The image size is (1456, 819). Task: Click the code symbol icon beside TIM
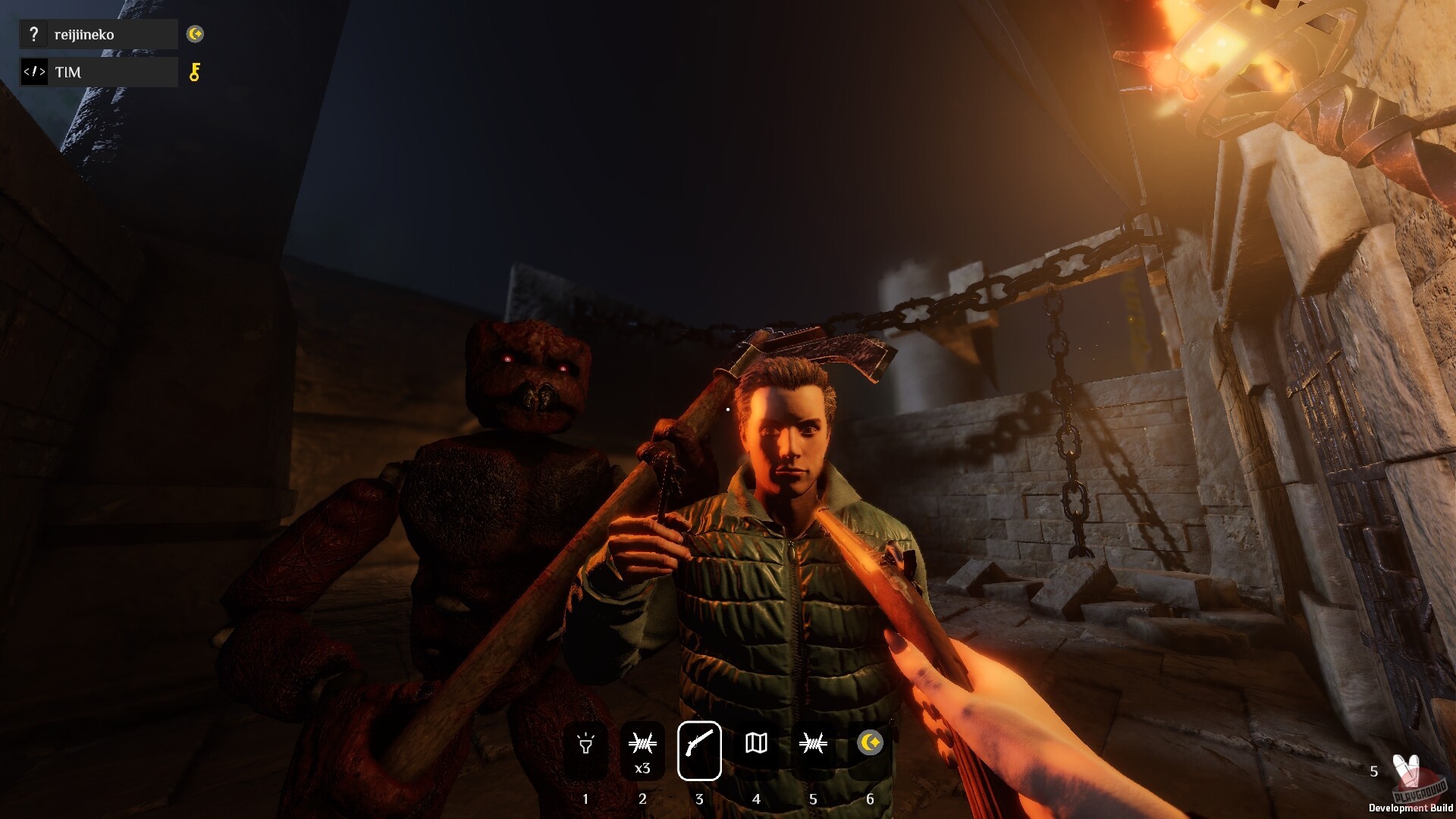[x=33, y=72]
